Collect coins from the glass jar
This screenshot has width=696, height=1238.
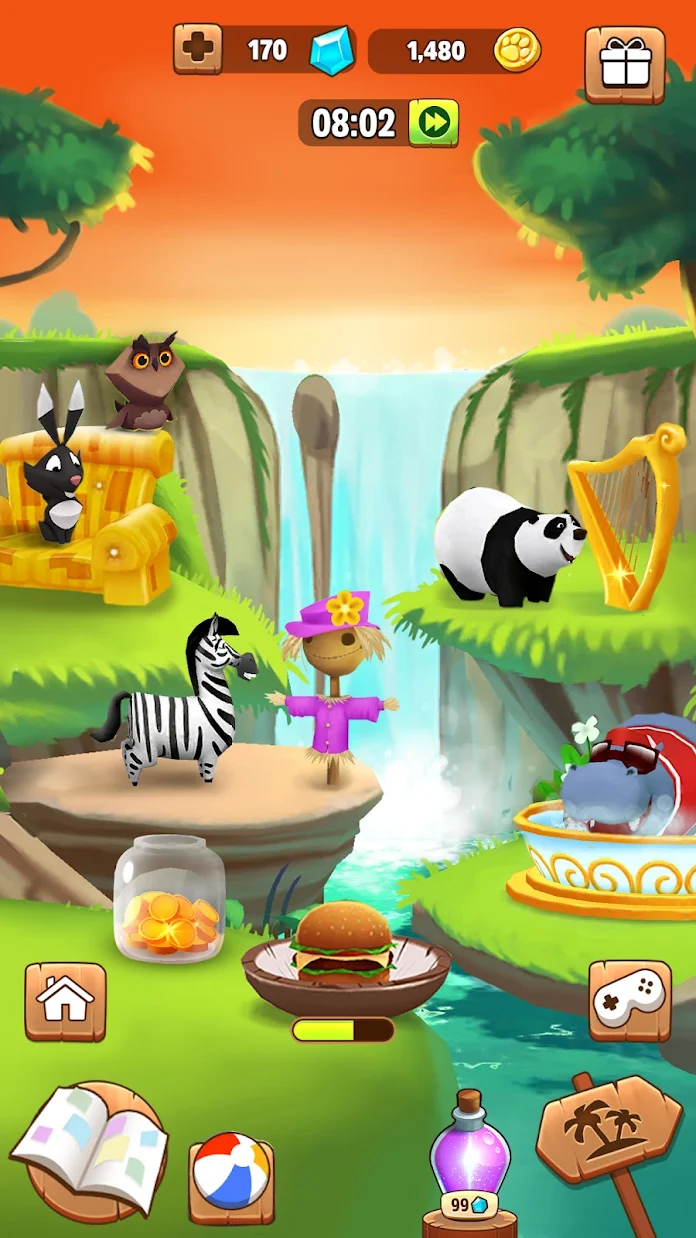pyautogui.click(x=169, y=898)
